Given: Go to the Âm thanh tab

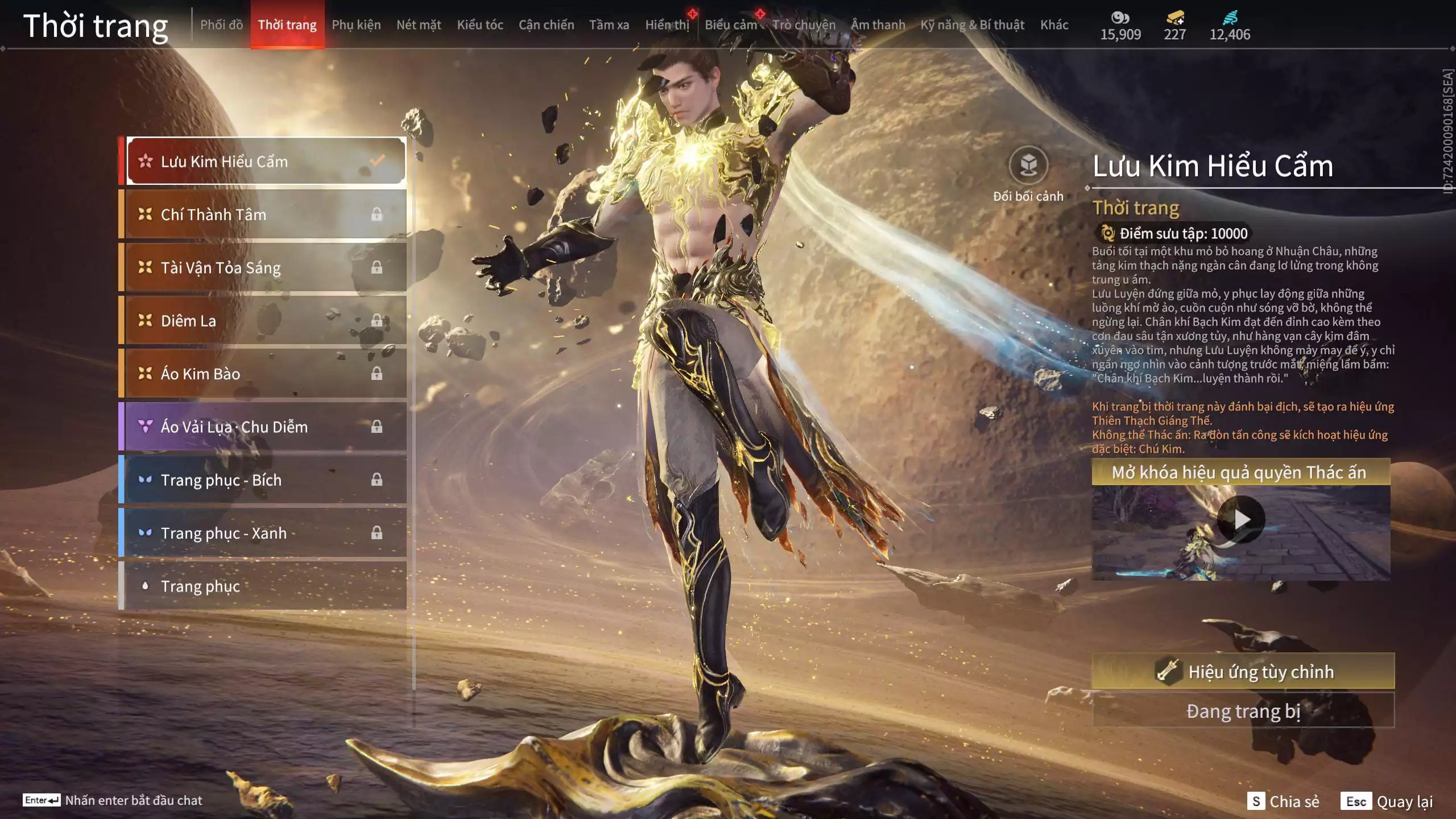Looking at the screenshot, I should pos(878,25).
